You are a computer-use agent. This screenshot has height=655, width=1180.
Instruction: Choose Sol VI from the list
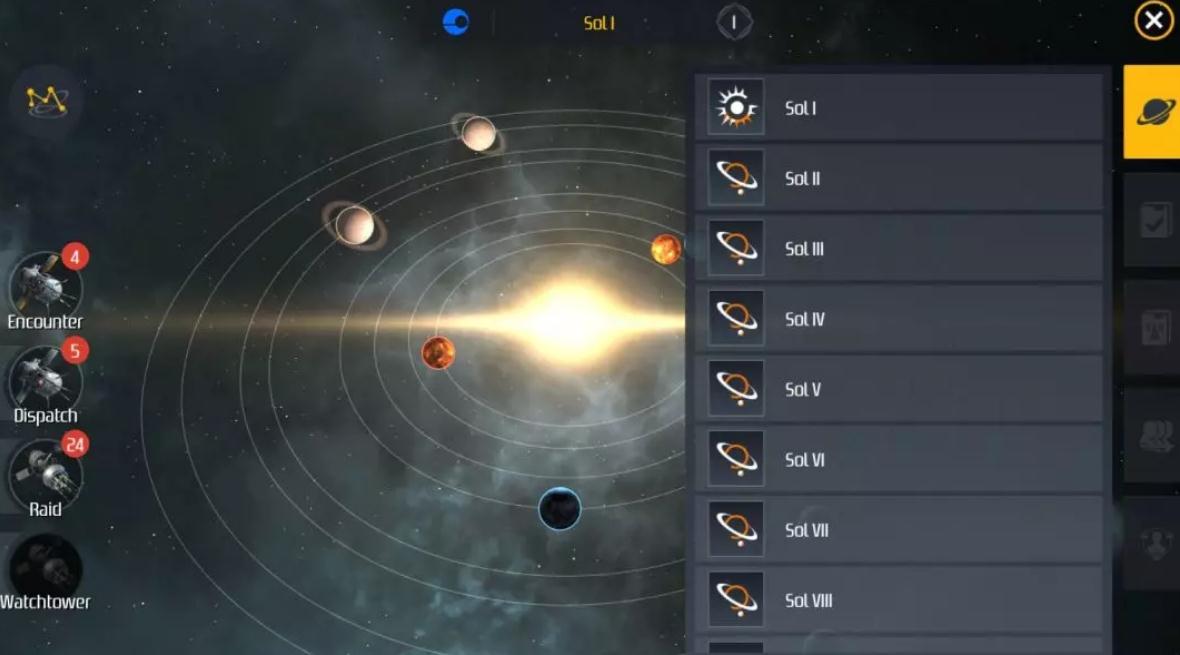(899, 460)
